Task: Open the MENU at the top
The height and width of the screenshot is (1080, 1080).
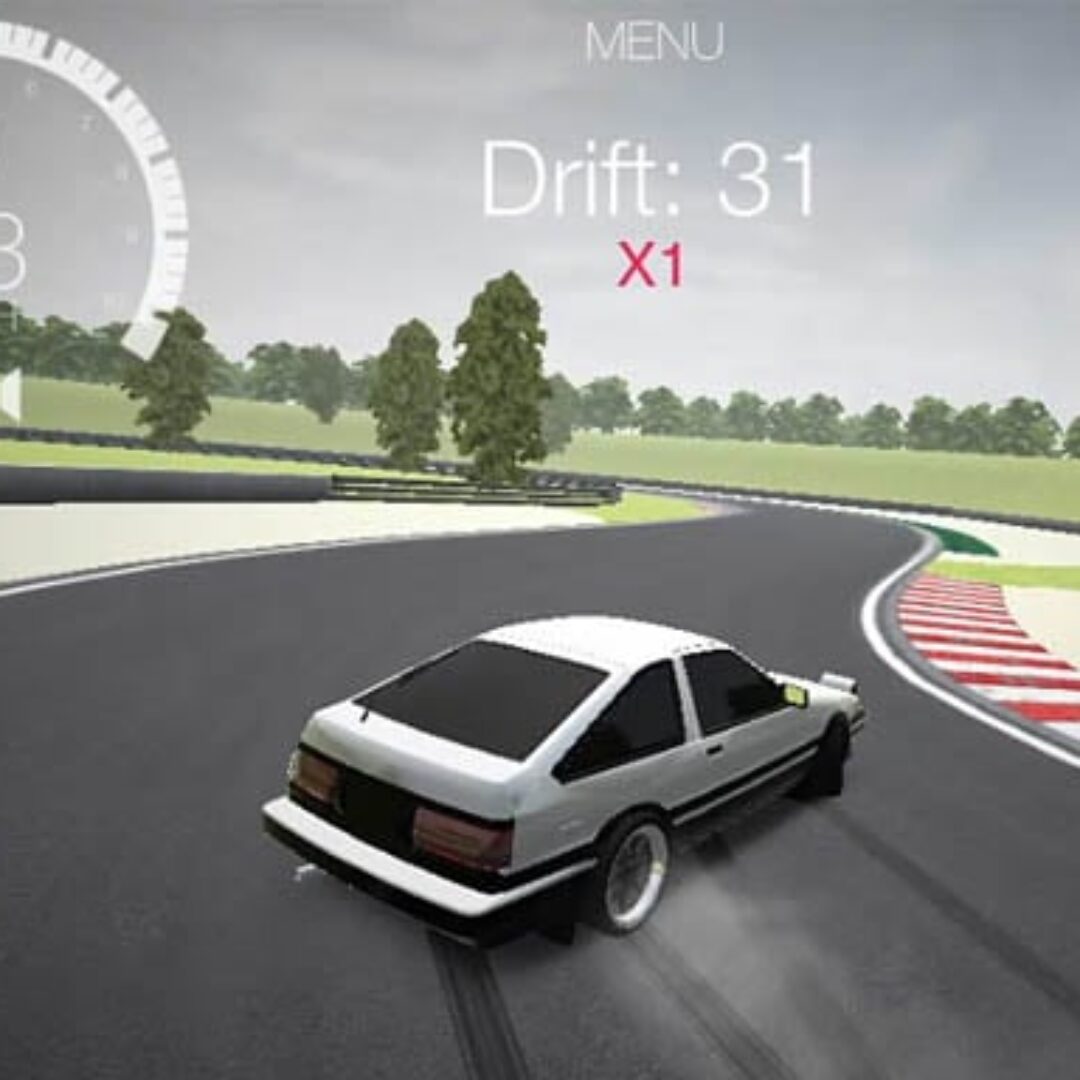Action: coord(654,42)
